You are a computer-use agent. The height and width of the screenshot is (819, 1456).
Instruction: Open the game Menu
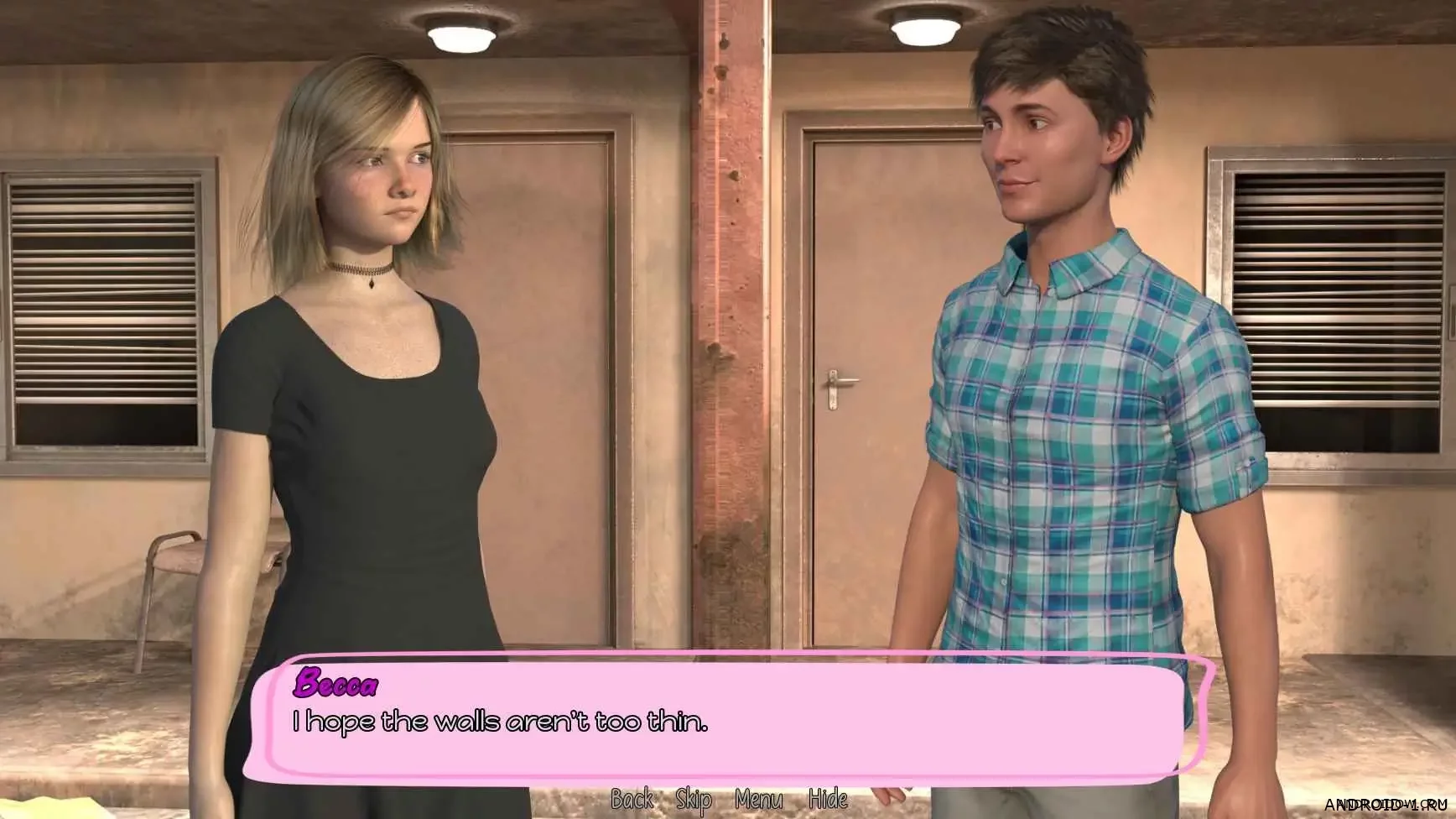click(x=758, y=799)
